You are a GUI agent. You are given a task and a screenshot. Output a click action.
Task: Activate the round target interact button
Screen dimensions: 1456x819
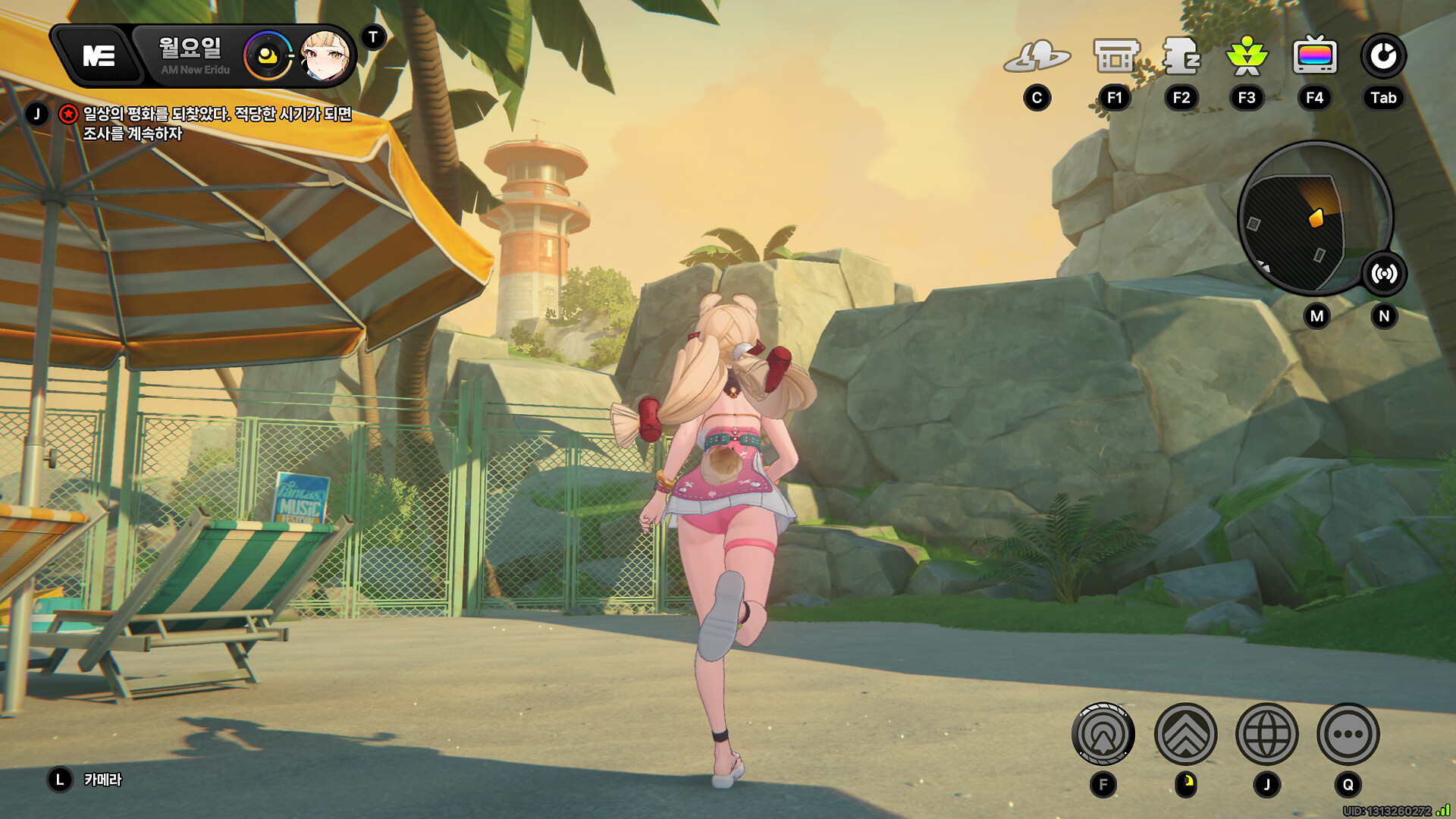[1103, 734]
